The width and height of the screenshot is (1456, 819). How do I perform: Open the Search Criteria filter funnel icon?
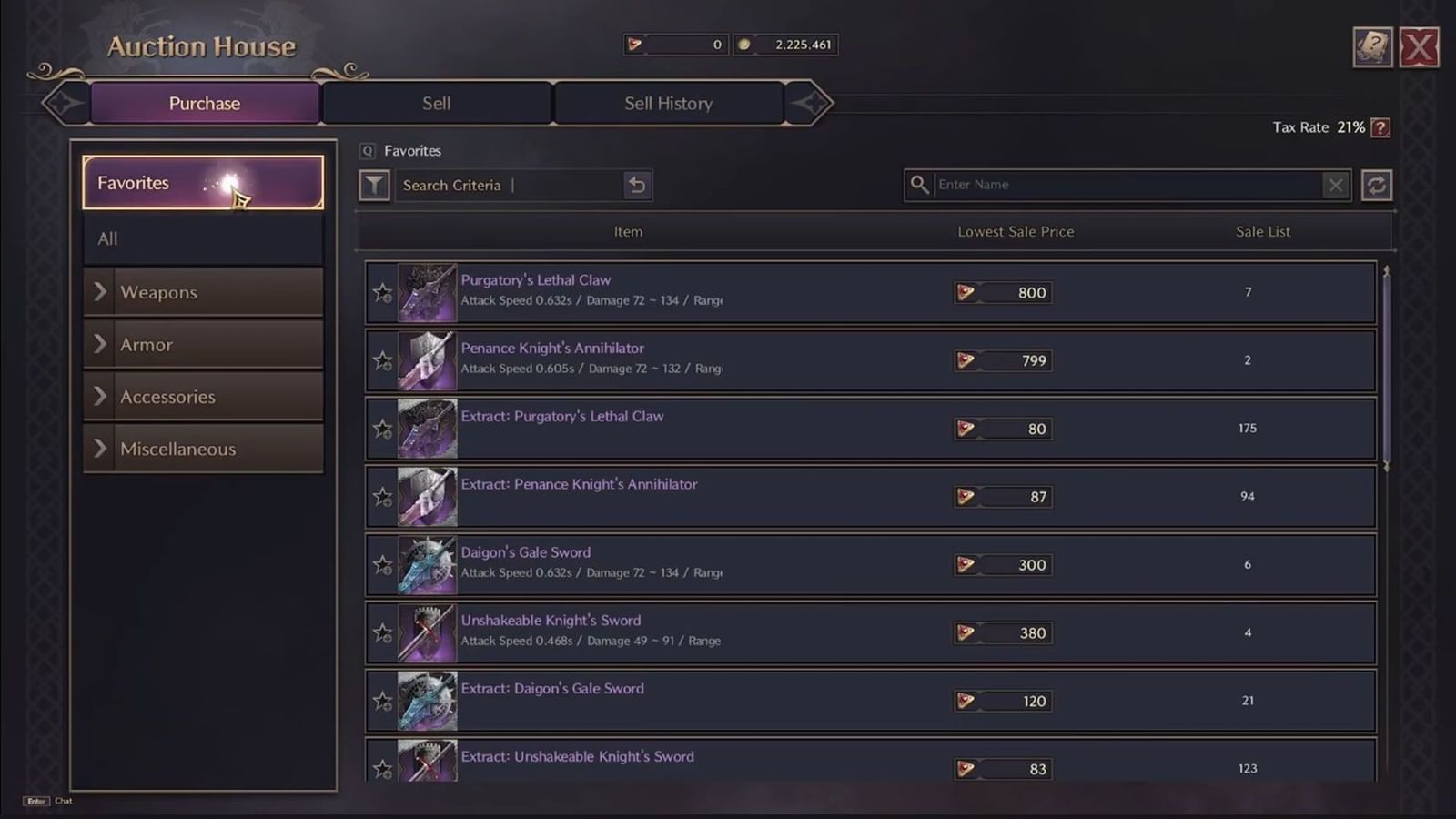pyautogui.click(x=374, y=185)
